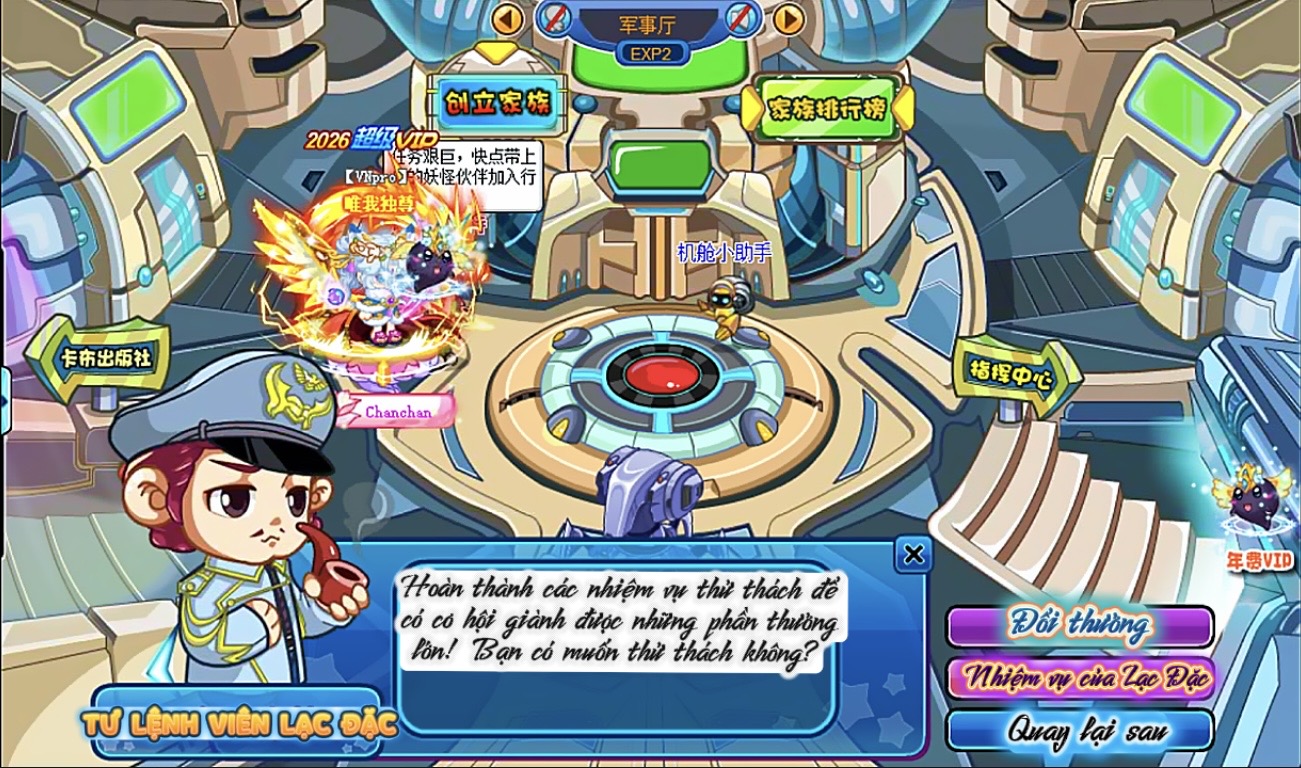The width and height of the screenshot is (1301, 768).
Task: Select Nhiệm vụ của Lạc Đặc option
Action: click(x=1079, y=679)
